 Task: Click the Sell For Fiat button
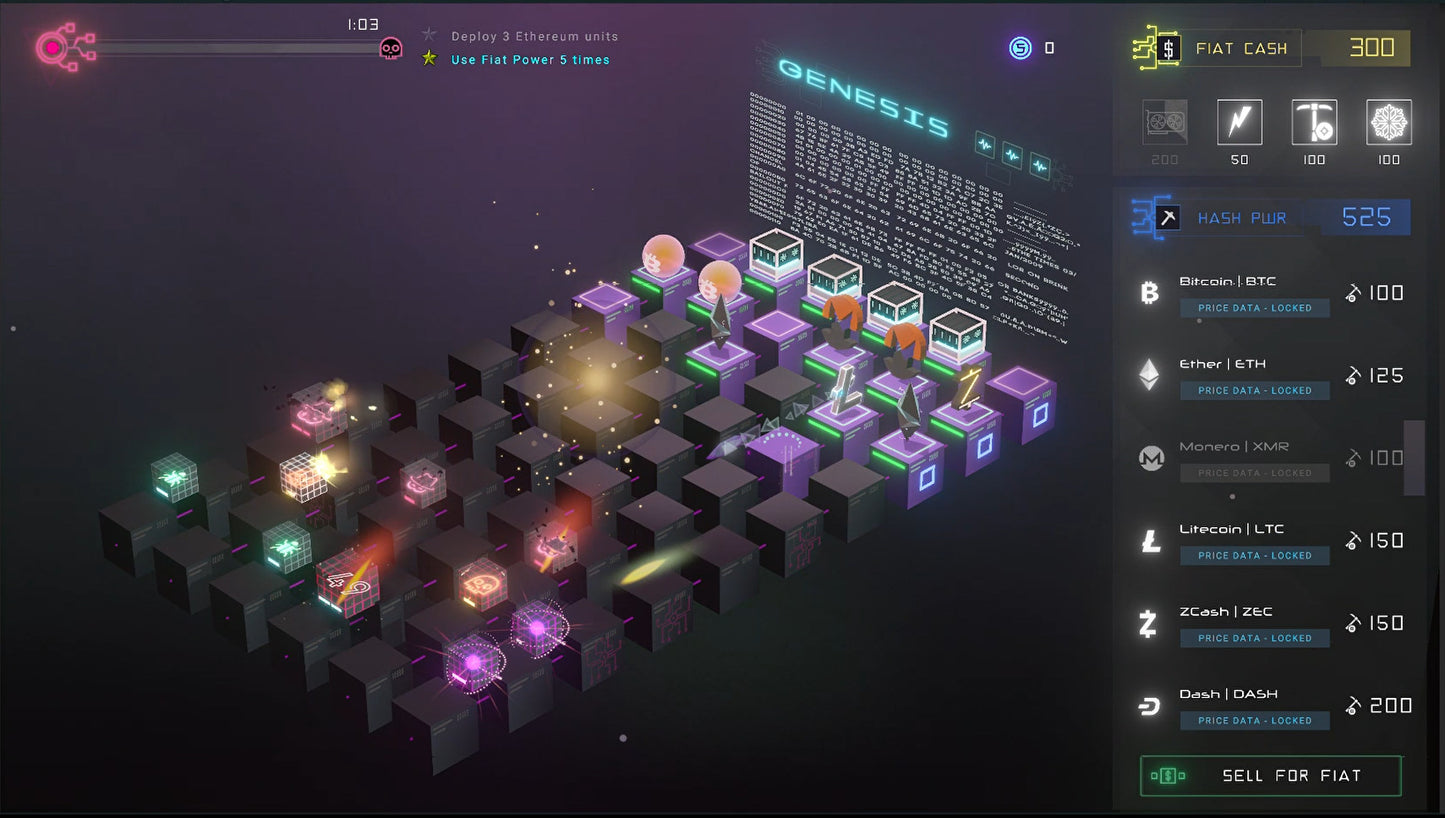point(1271,776)
